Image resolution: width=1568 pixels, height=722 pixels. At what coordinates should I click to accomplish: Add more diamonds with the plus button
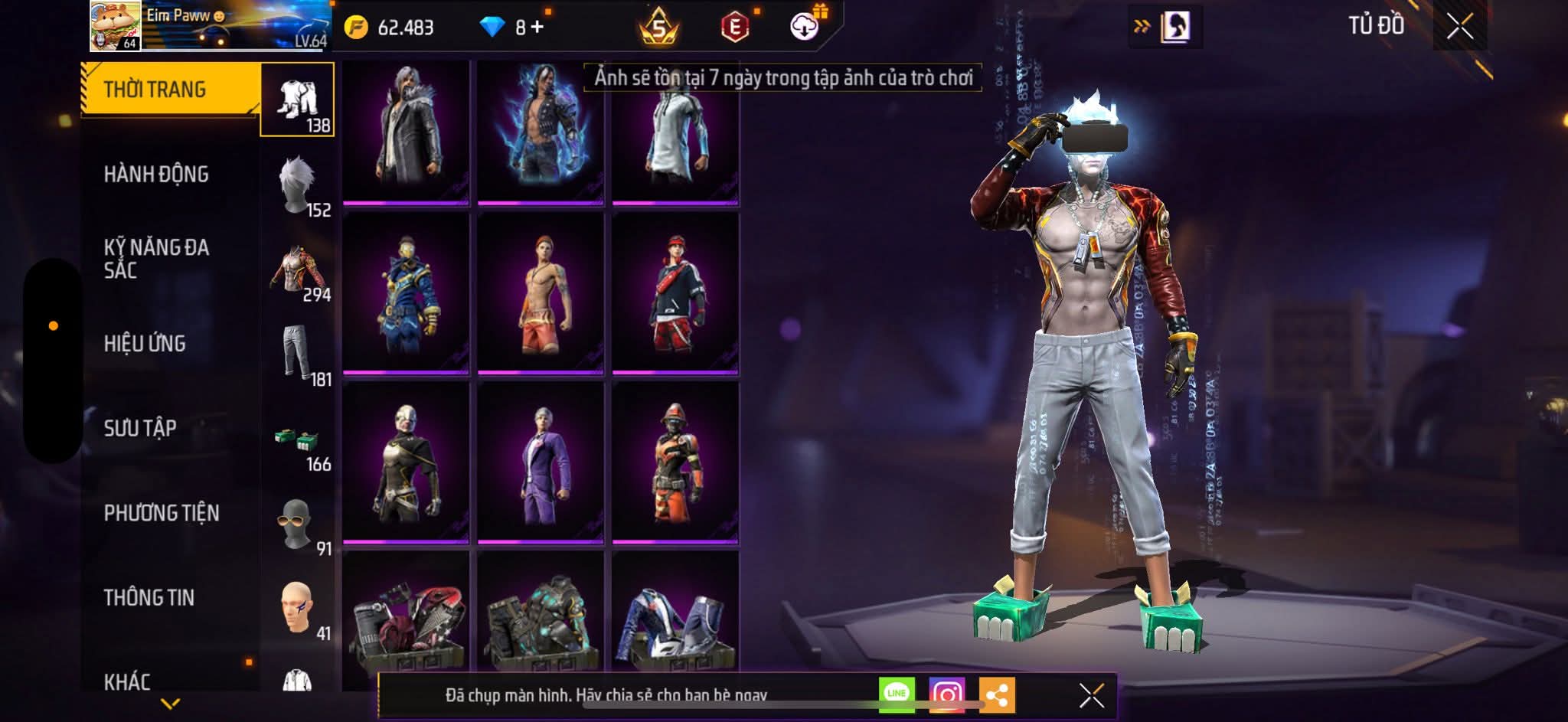point(537,28)
